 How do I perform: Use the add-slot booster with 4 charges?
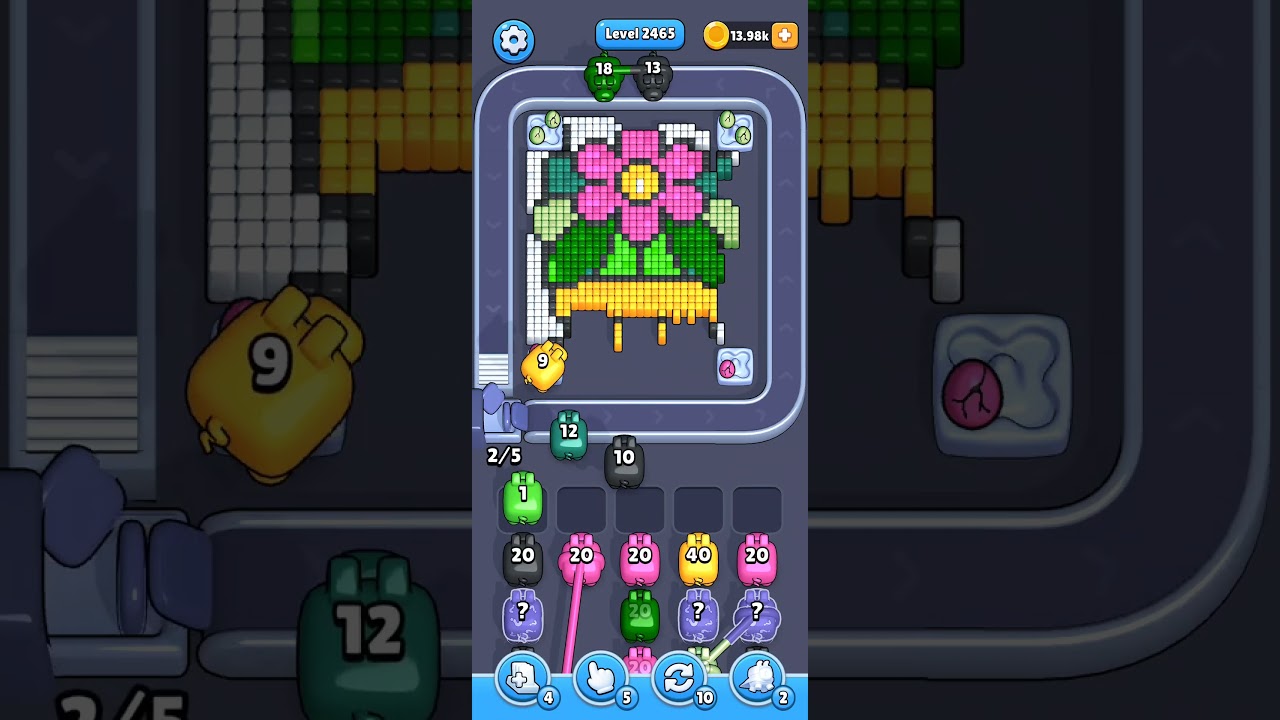point(521,678)
